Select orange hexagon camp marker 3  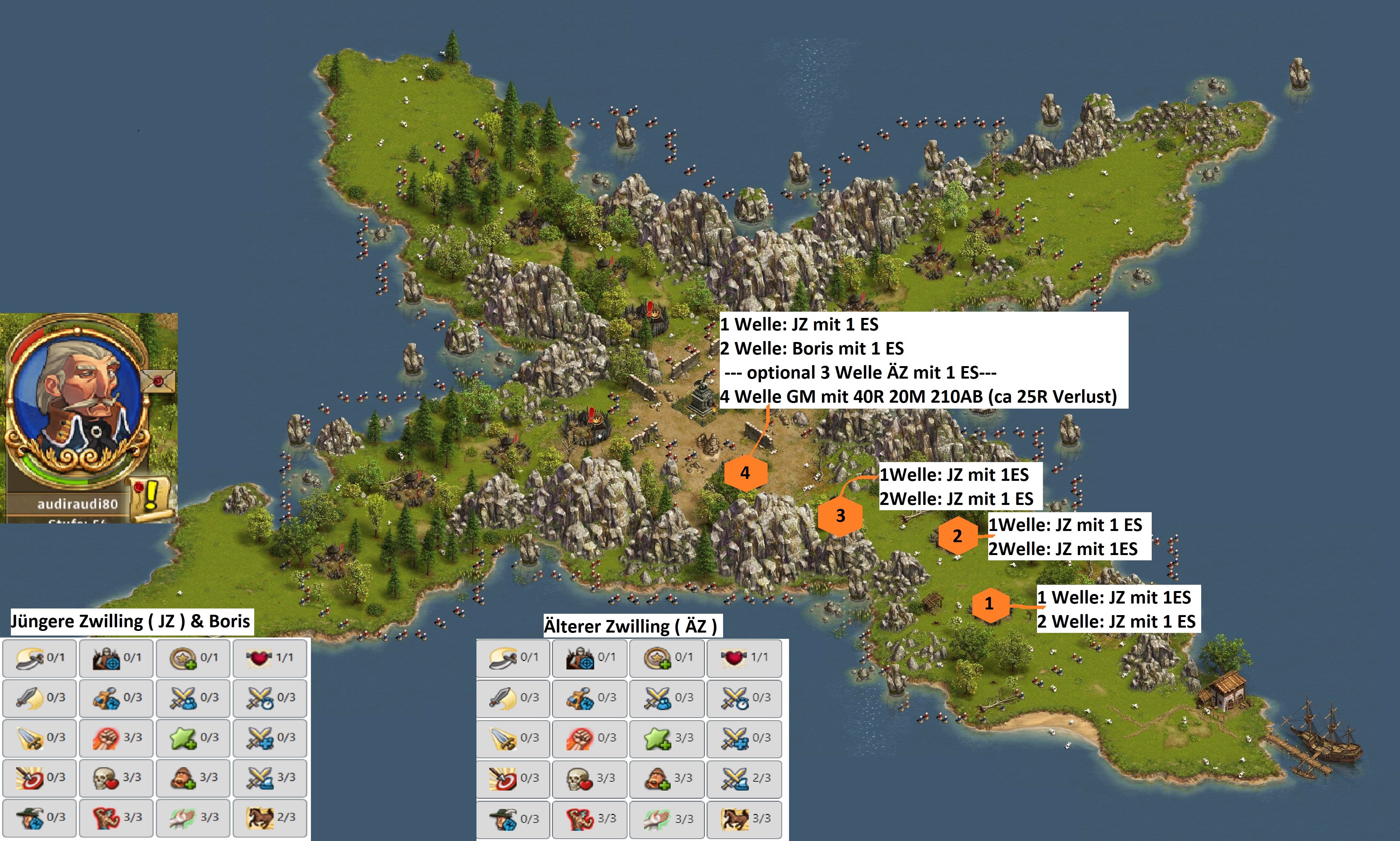(x=840, y=515)
